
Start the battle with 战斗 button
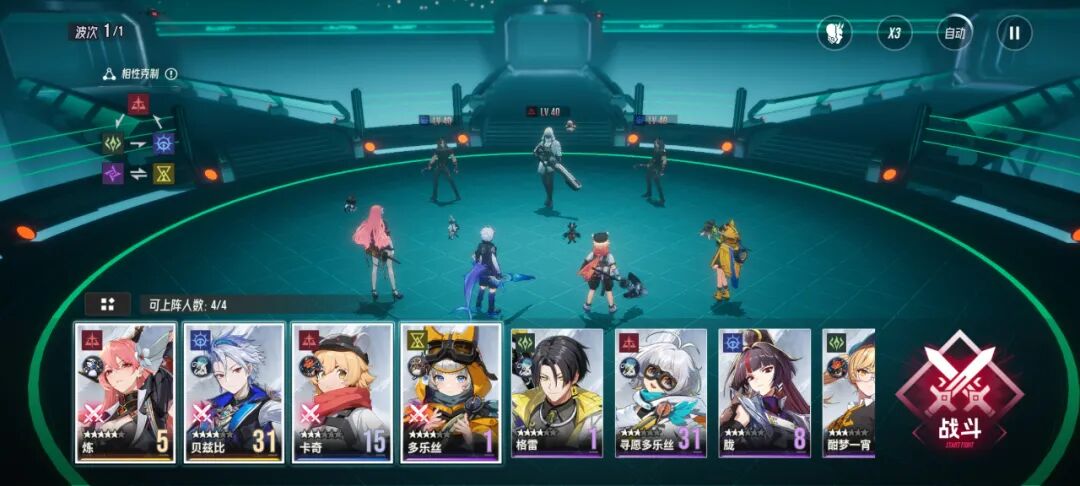[958, 396]
